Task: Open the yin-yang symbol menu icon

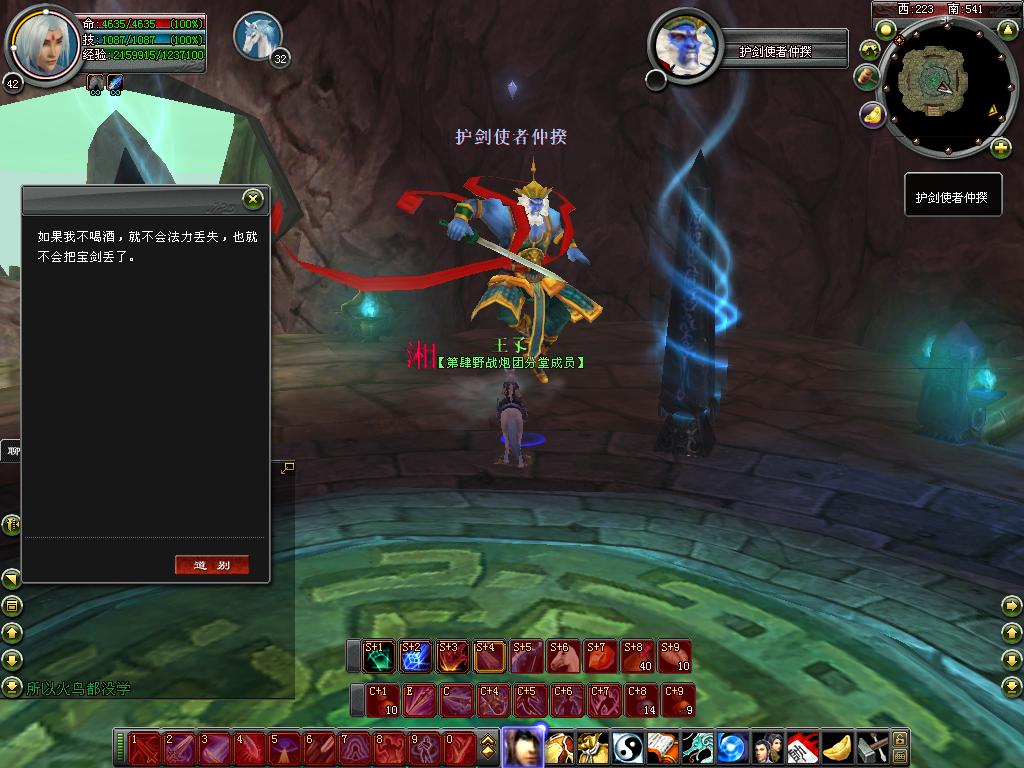Action: point(628,748)
